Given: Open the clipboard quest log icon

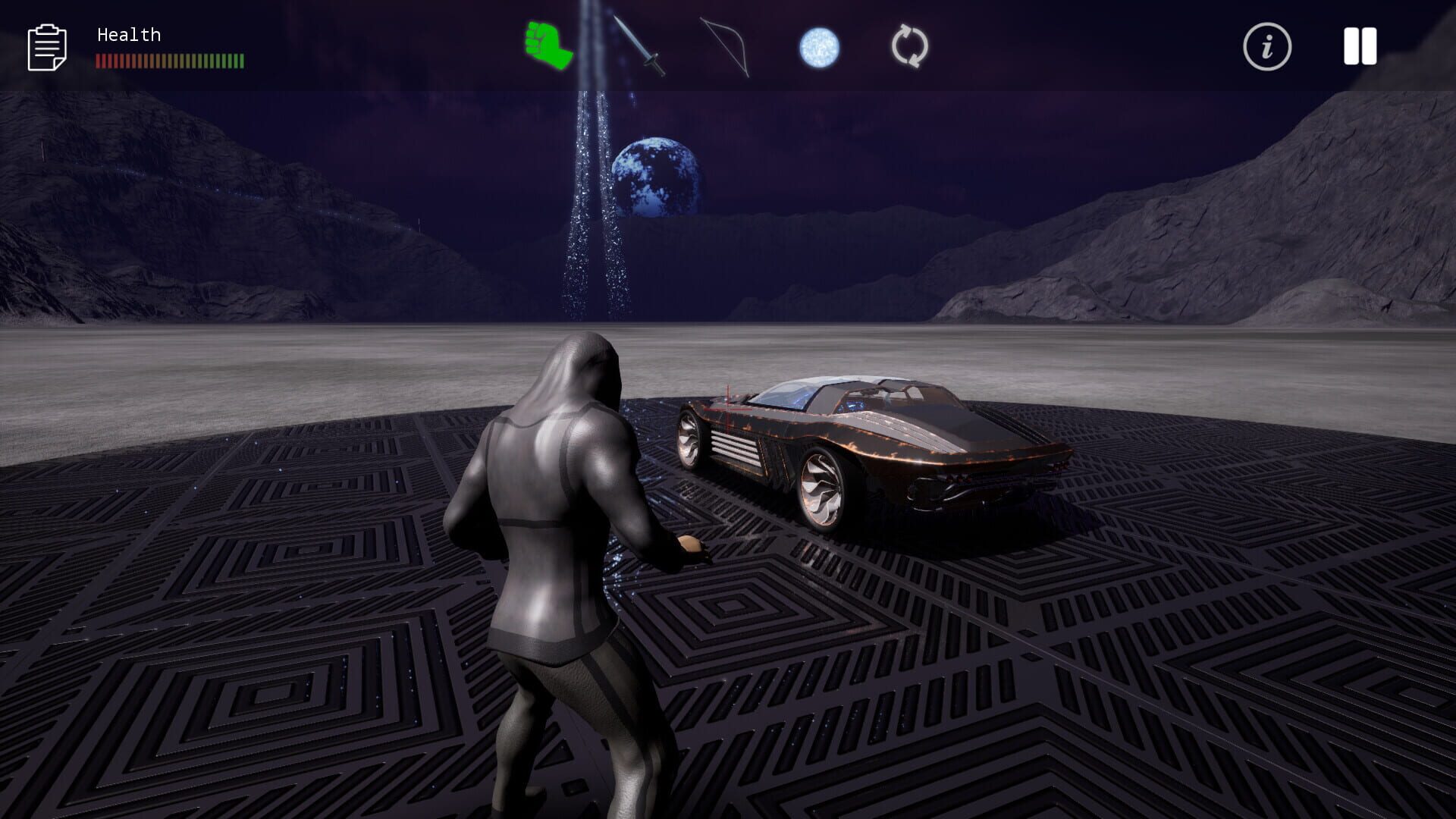Looking at the screenshot, I should (x=47, y=47).
